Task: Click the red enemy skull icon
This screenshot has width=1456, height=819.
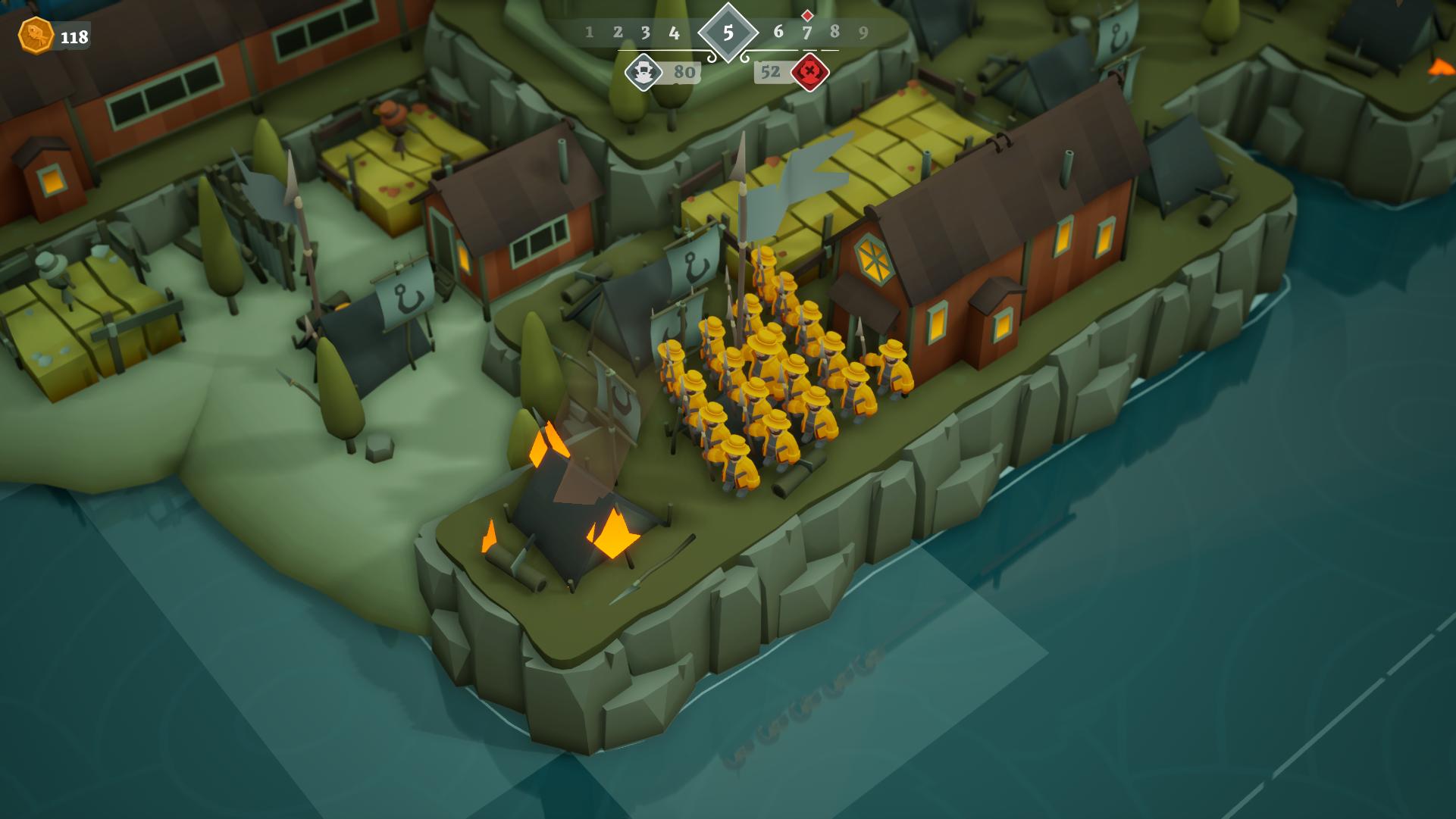Action: pos(810,73)
